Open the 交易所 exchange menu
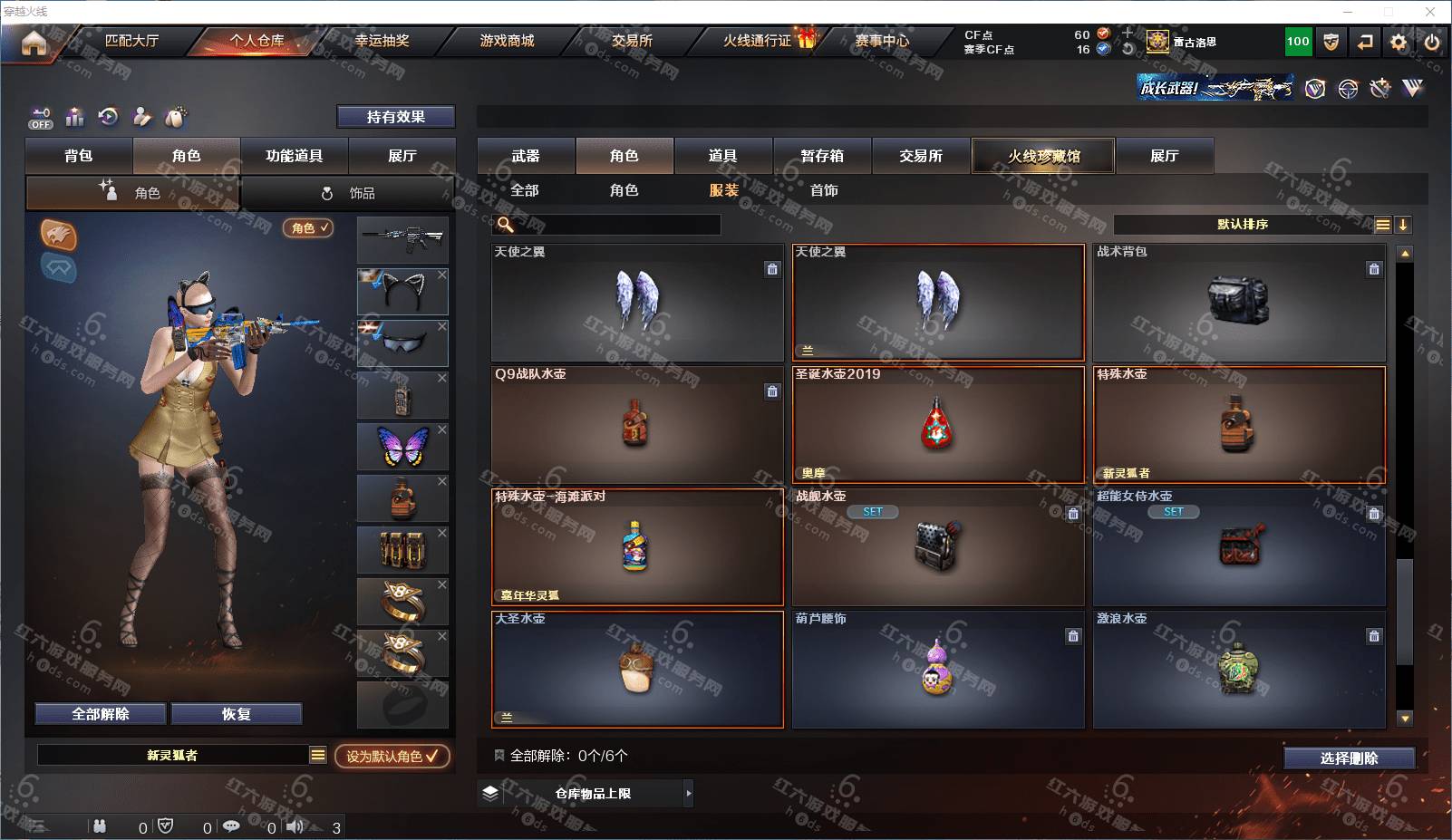 click(632, 41)
